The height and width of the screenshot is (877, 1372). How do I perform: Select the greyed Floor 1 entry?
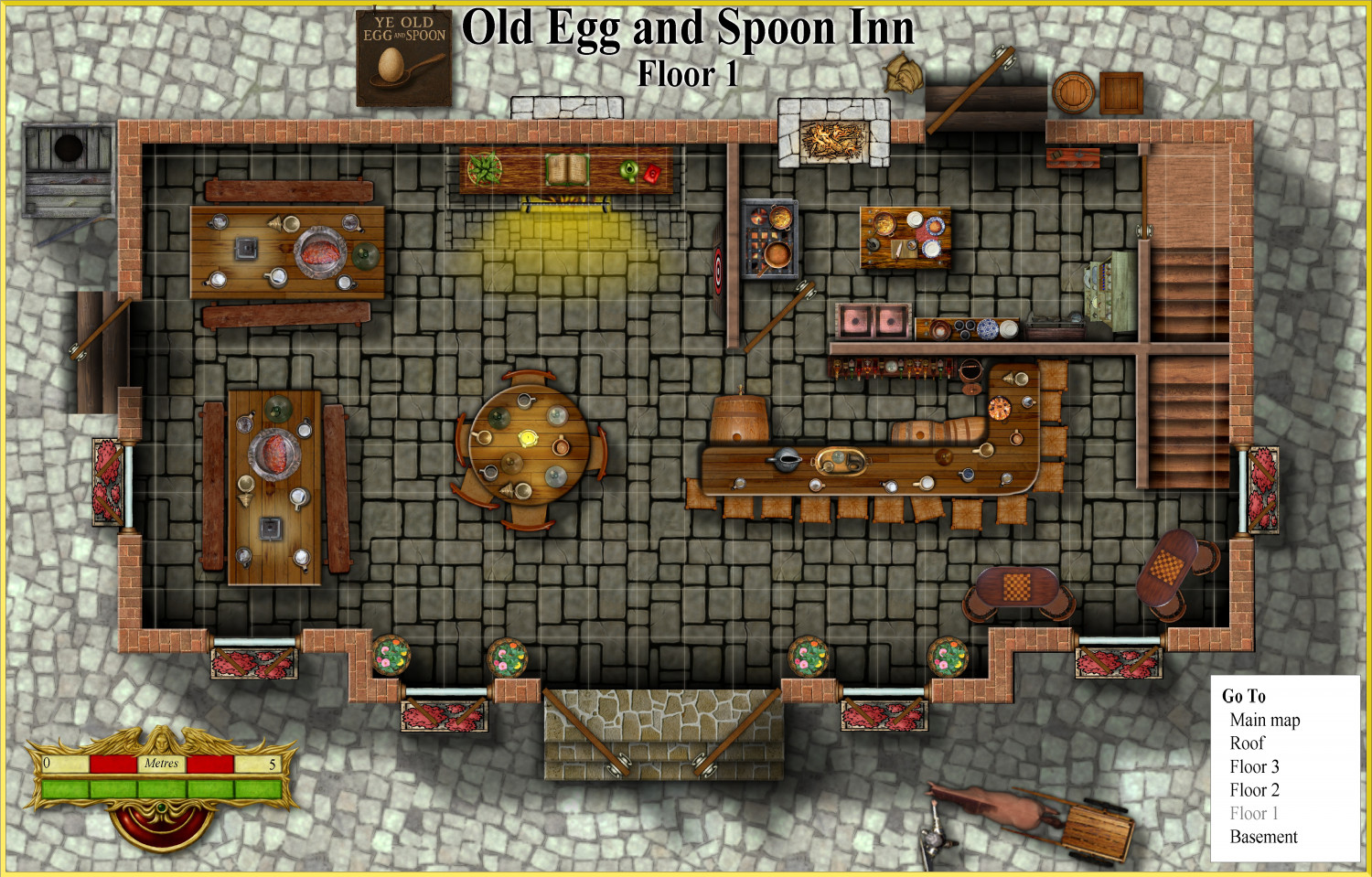[1254, 814]
